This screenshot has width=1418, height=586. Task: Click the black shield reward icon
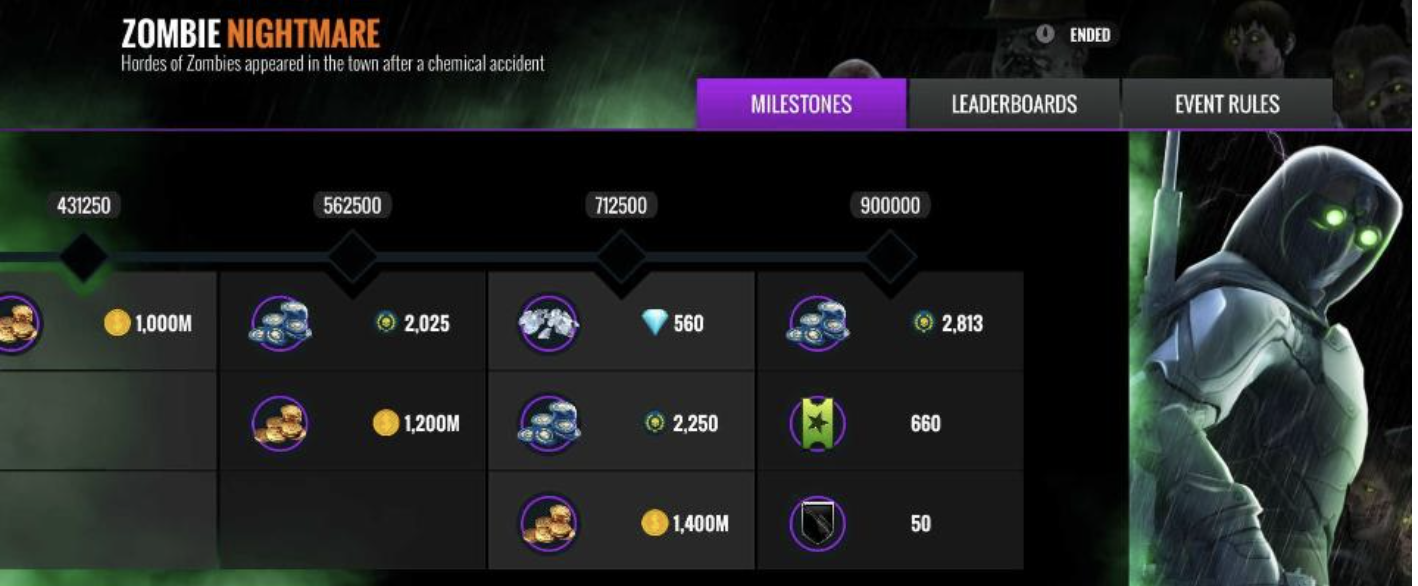click(818, 523)
